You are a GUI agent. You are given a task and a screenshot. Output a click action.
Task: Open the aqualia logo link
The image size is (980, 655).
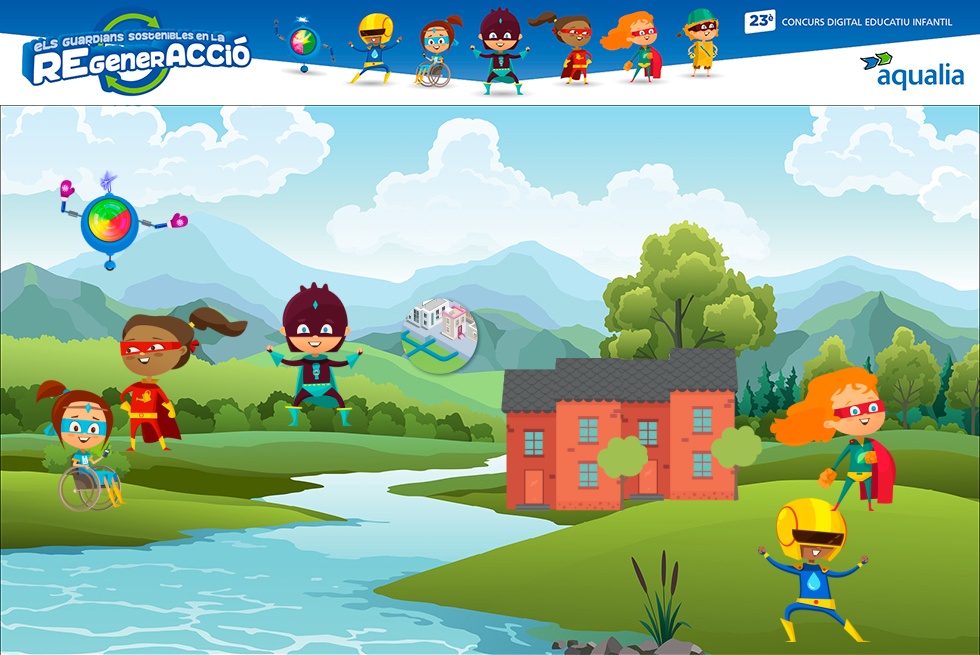(x=911, y=70)
